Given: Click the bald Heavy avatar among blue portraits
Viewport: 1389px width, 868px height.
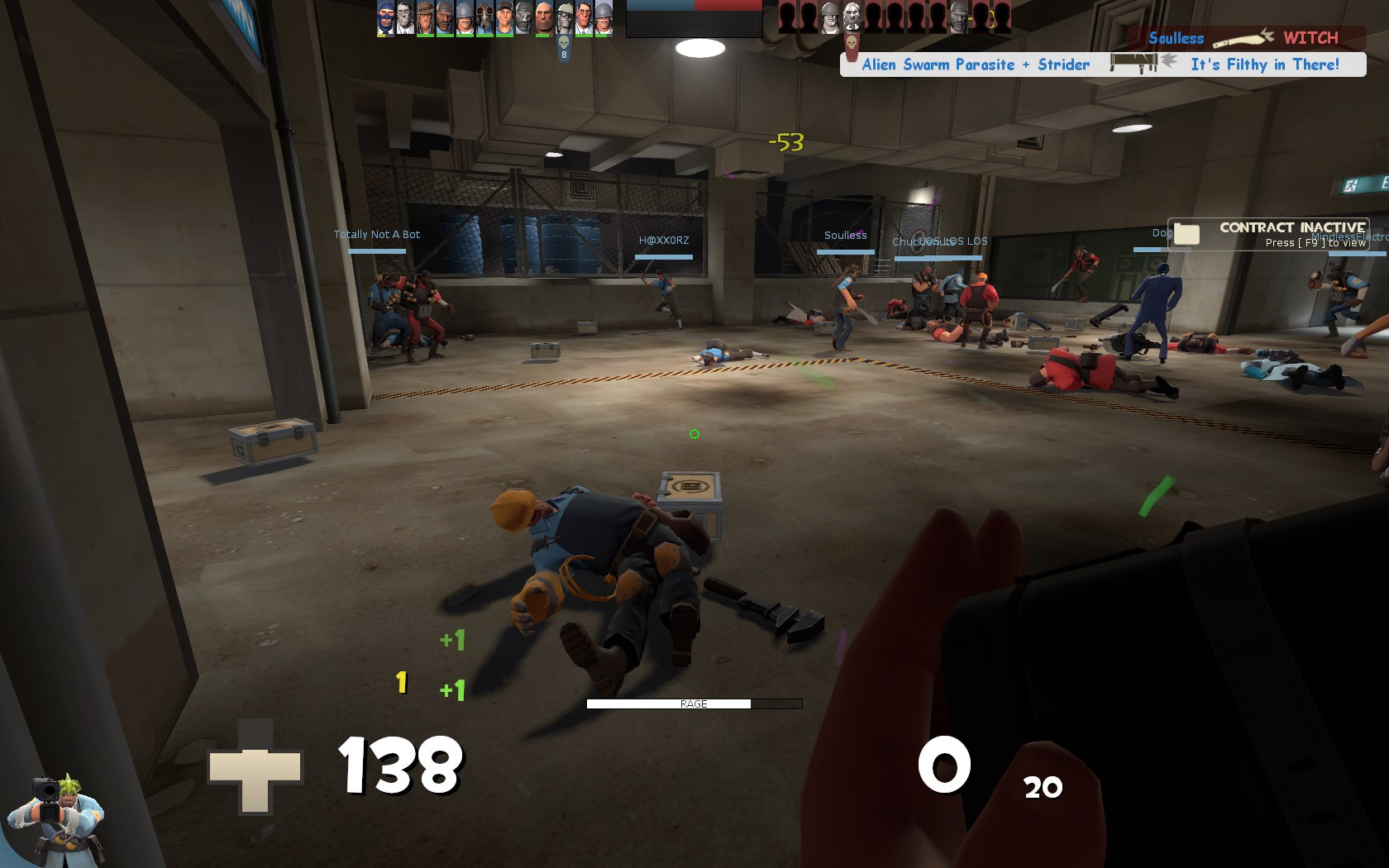Looking at the screenshot, I should [543, 18].
